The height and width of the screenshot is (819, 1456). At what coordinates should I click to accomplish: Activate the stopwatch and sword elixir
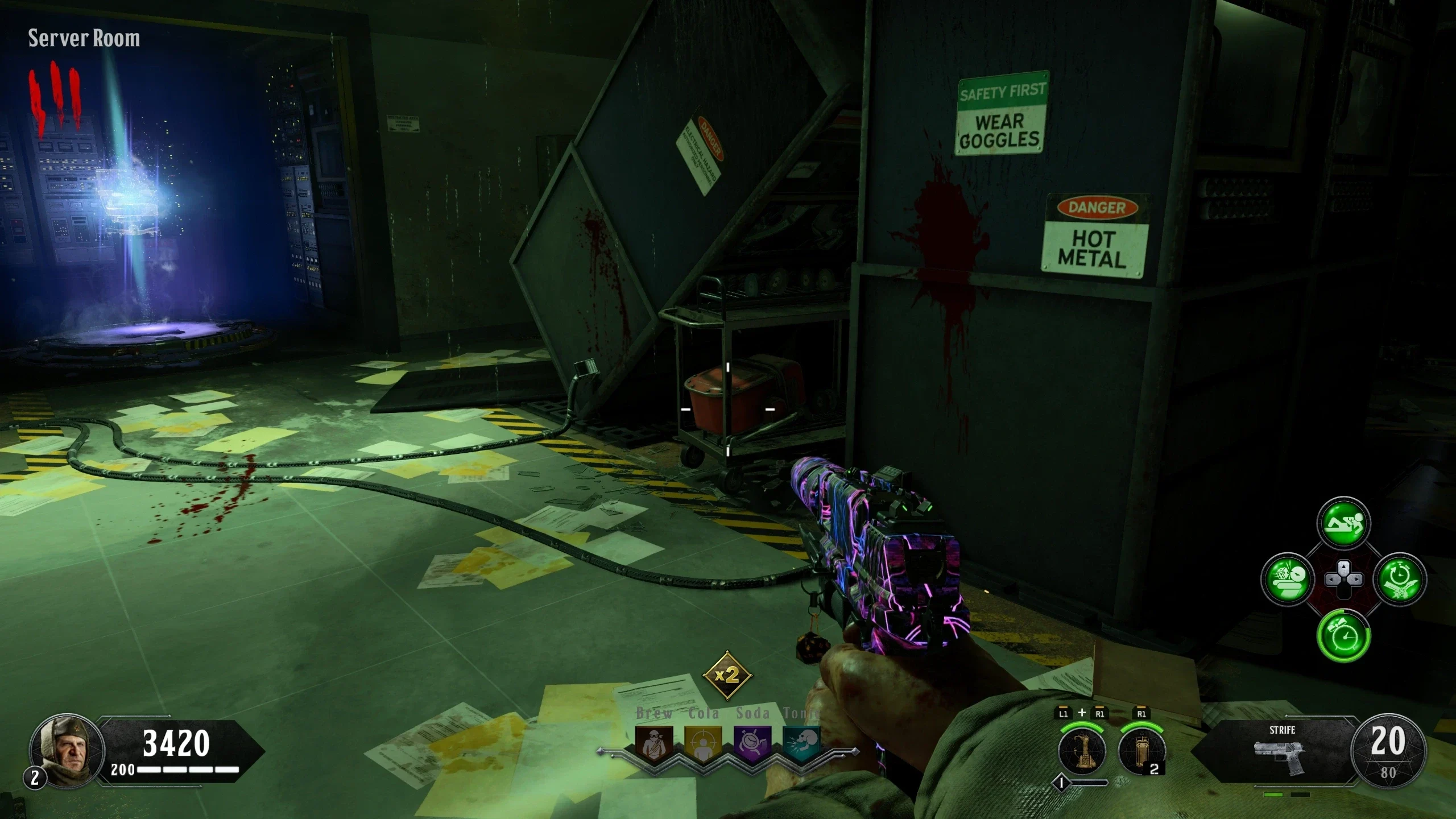point(1400,580)
